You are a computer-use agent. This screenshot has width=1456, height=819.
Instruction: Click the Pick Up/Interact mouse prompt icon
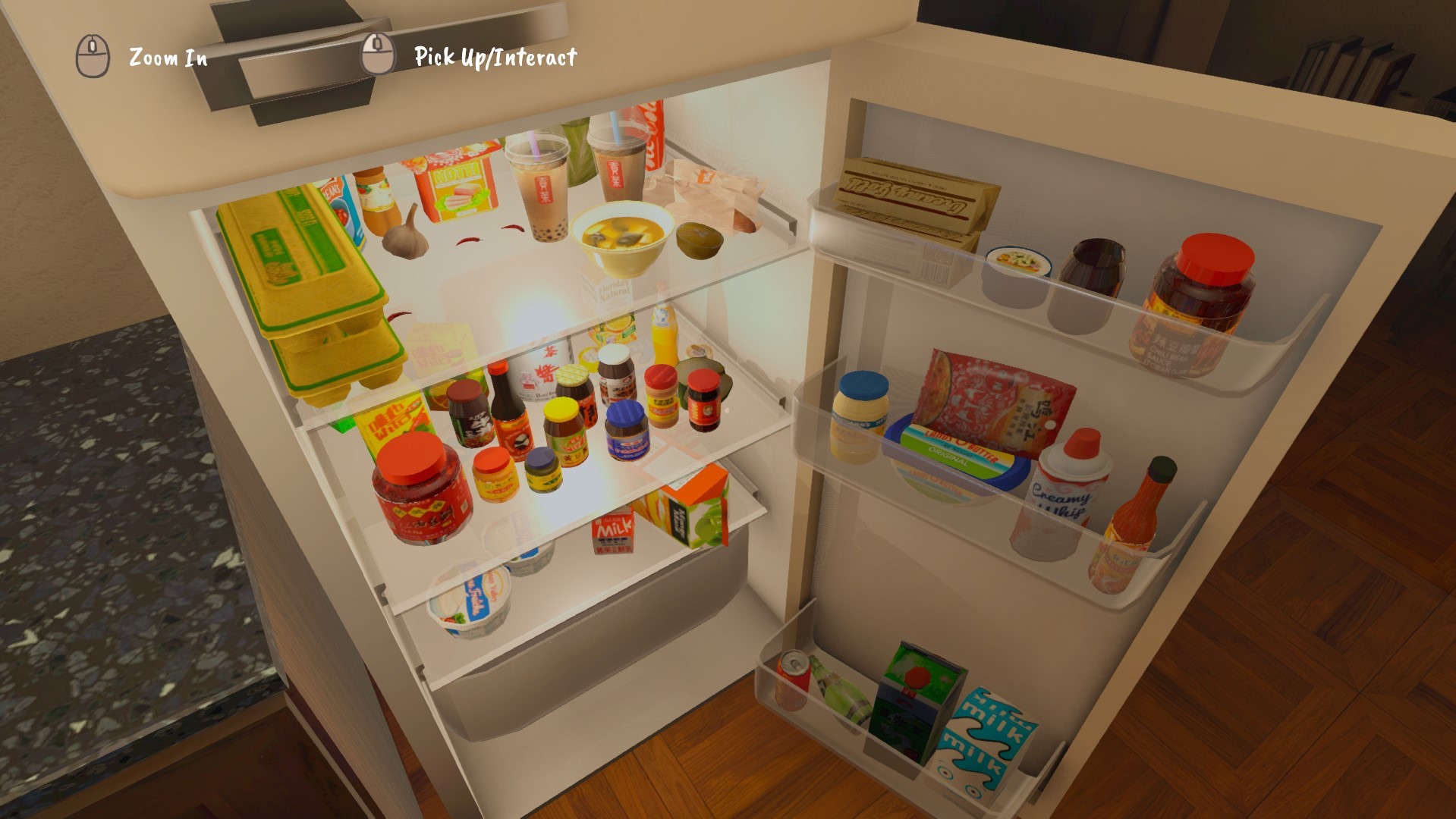(377, 53)
